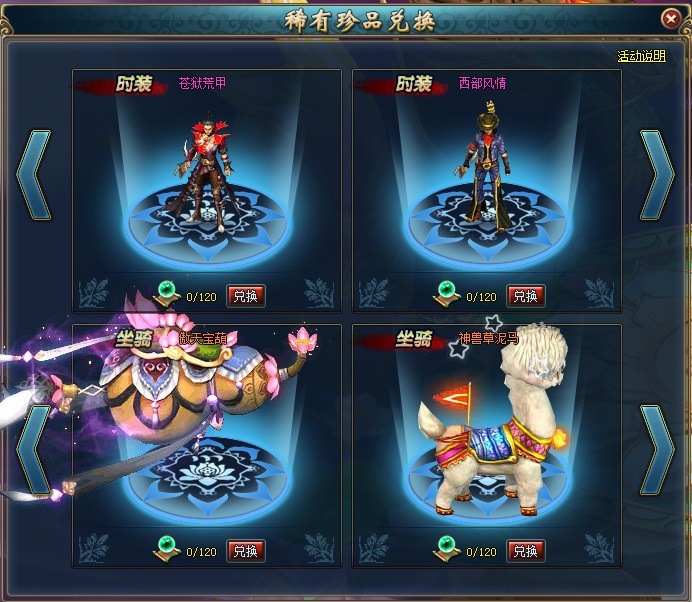
Task: Exchange for the 西部风情 outfit
Action: [x=526, y=296]
